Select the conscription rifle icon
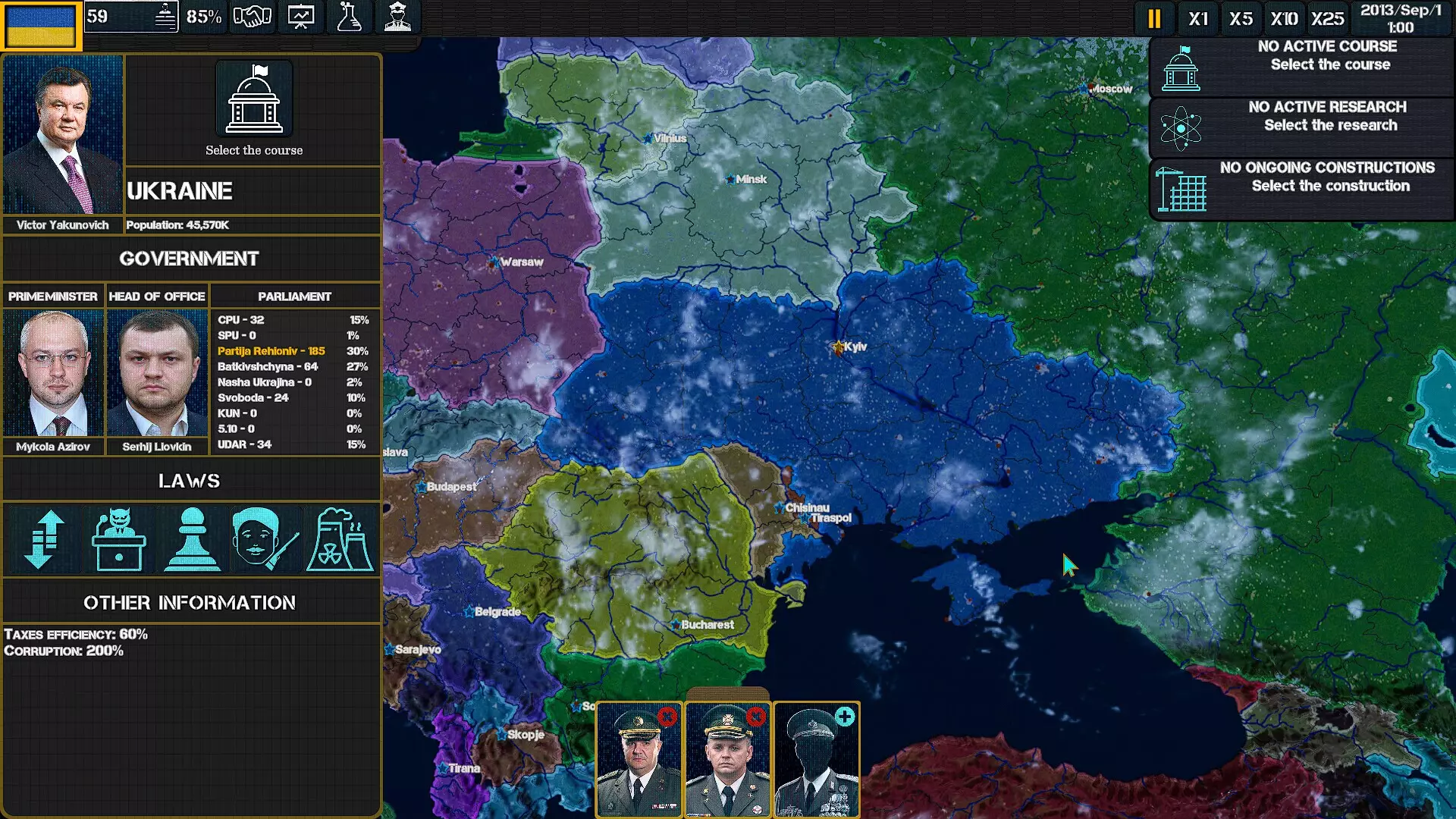This screenshot has width=1456, height=819. (265, 540)
